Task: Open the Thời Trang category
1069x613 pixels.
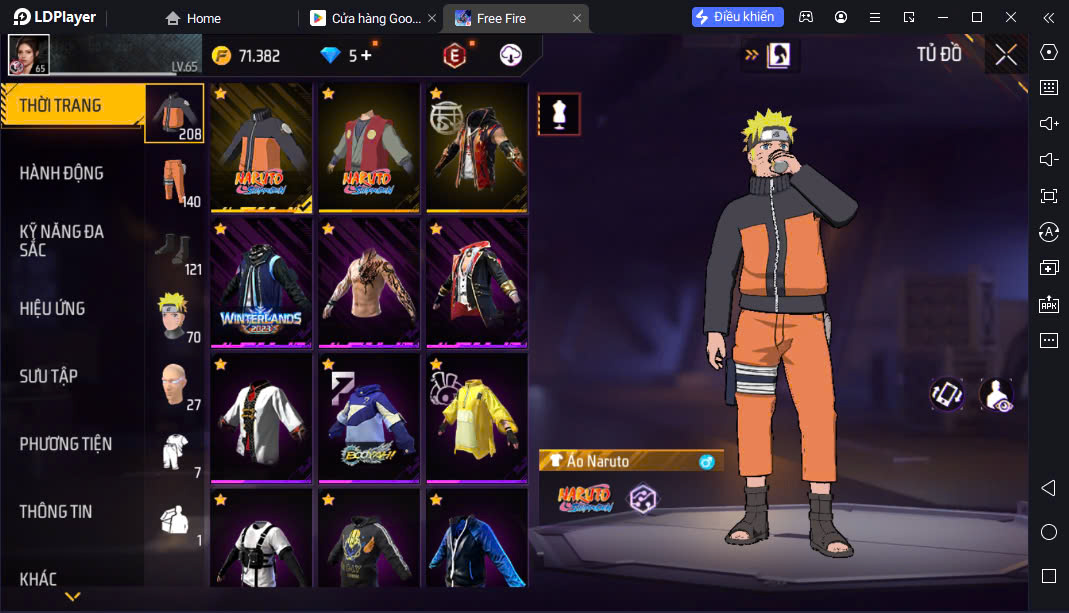Action: (x=62, y=105)
